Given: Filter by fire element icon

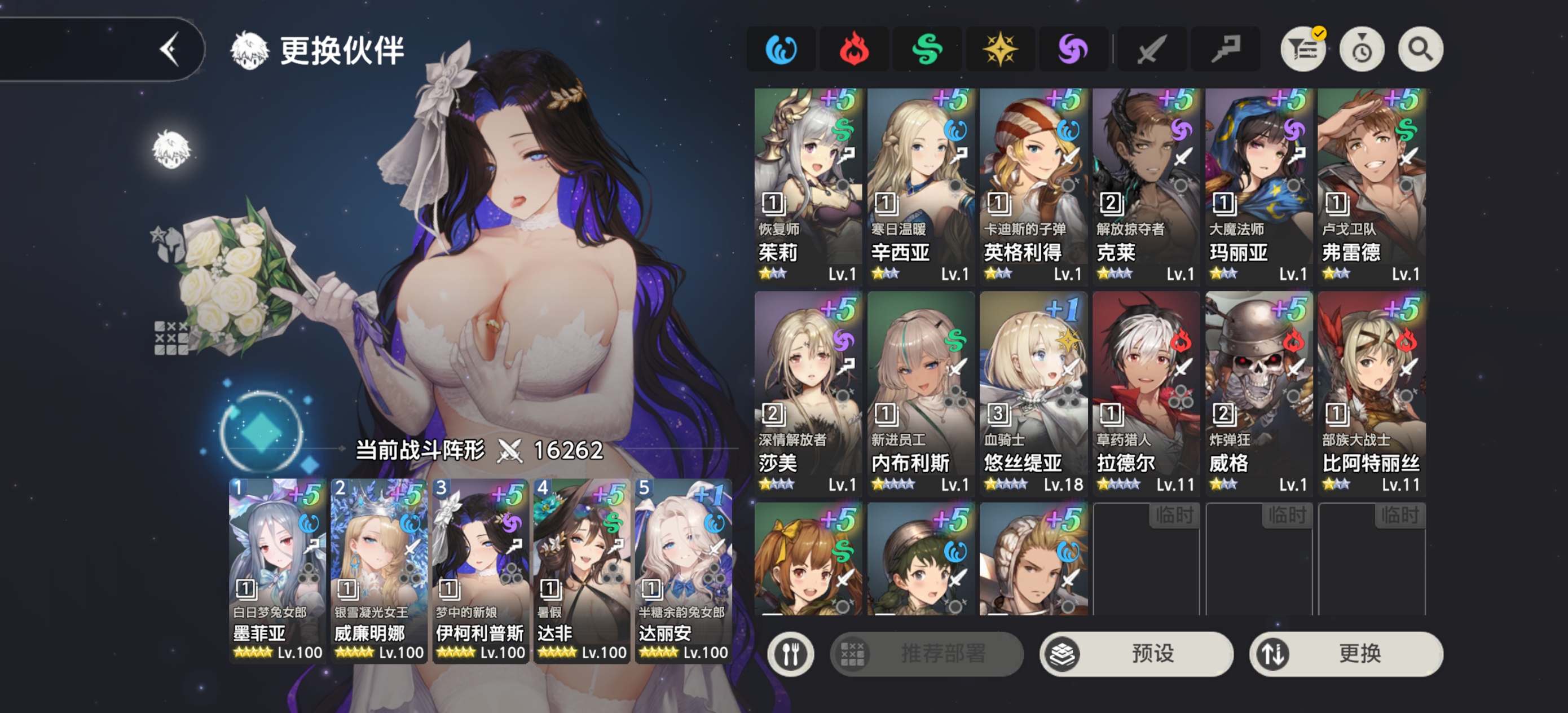Looking at the screenshot, I should coord(853,49).
